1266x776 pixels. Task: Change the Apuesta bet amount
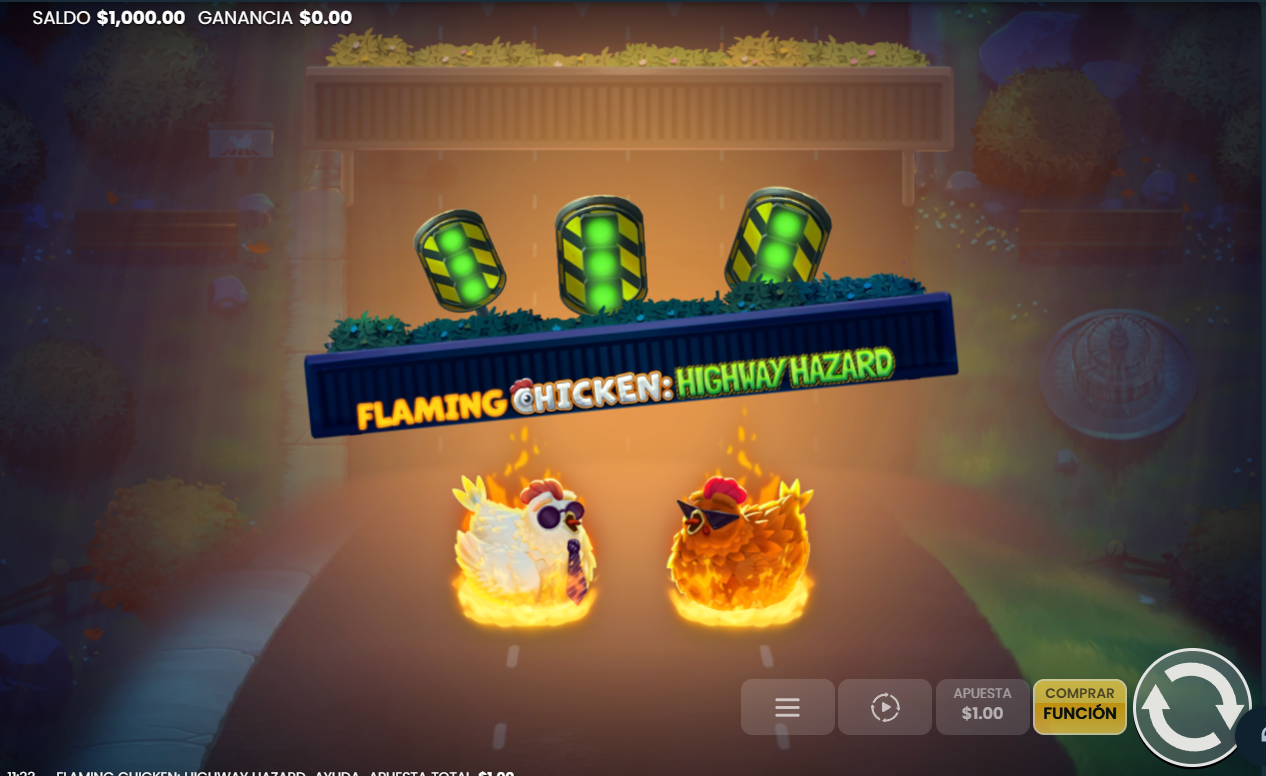[x=982, y=706]
